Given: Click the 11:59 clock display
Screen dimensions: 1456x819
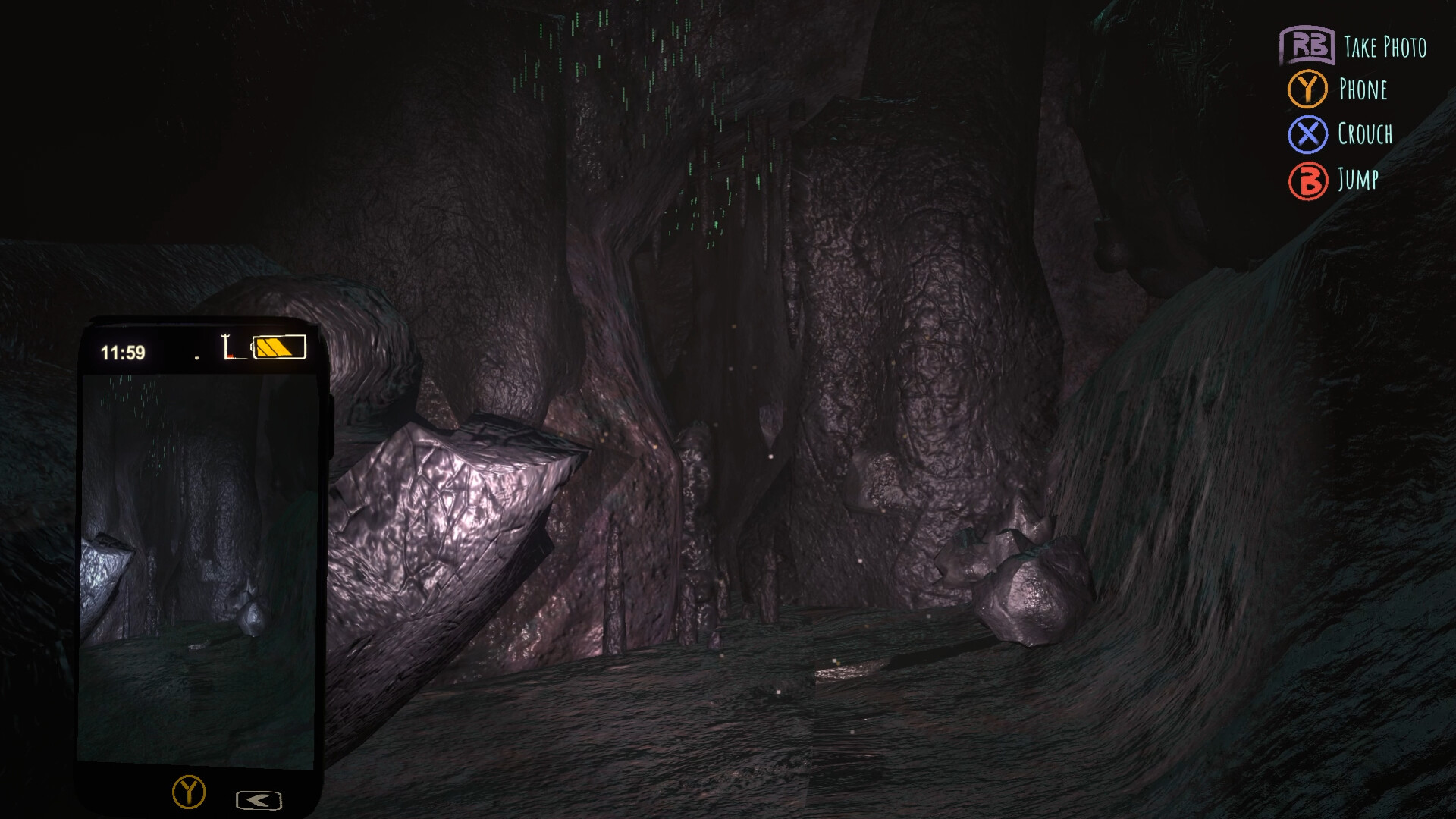Looking at the screenshot, I should (122, 351).
